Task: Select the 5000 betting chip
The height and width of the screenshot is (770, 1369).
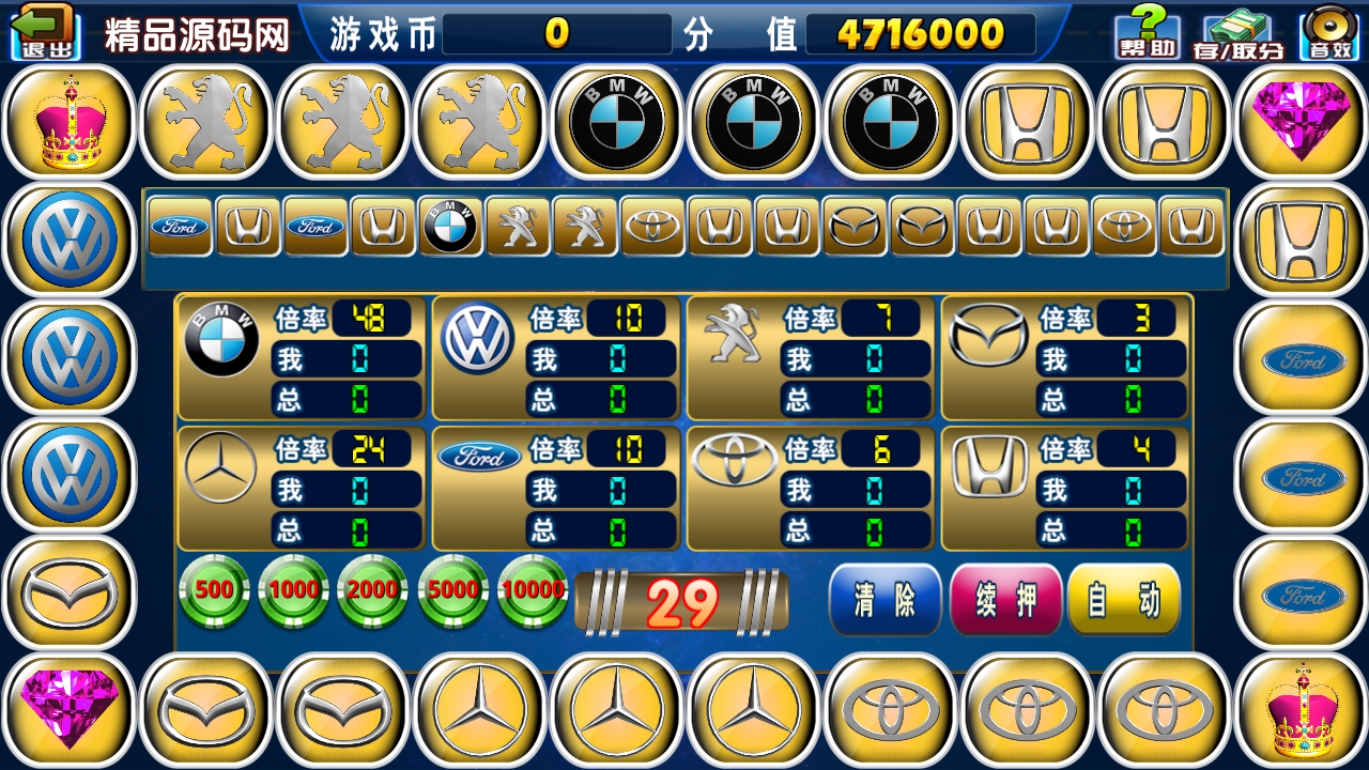Action: click(x=453, y=590)
